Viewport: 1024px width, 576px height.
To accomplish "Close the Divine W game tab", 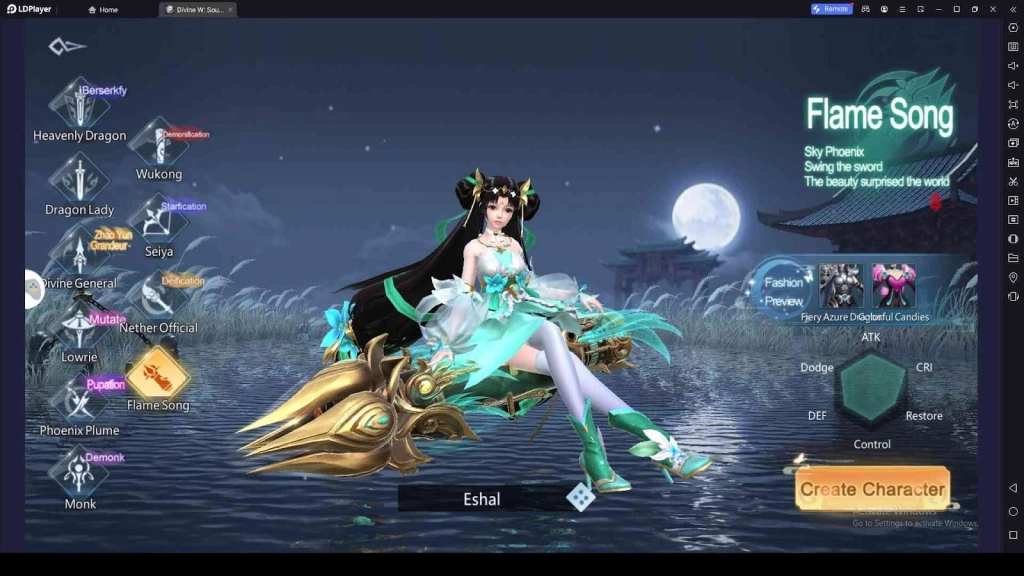I will (x=230, y=9).
